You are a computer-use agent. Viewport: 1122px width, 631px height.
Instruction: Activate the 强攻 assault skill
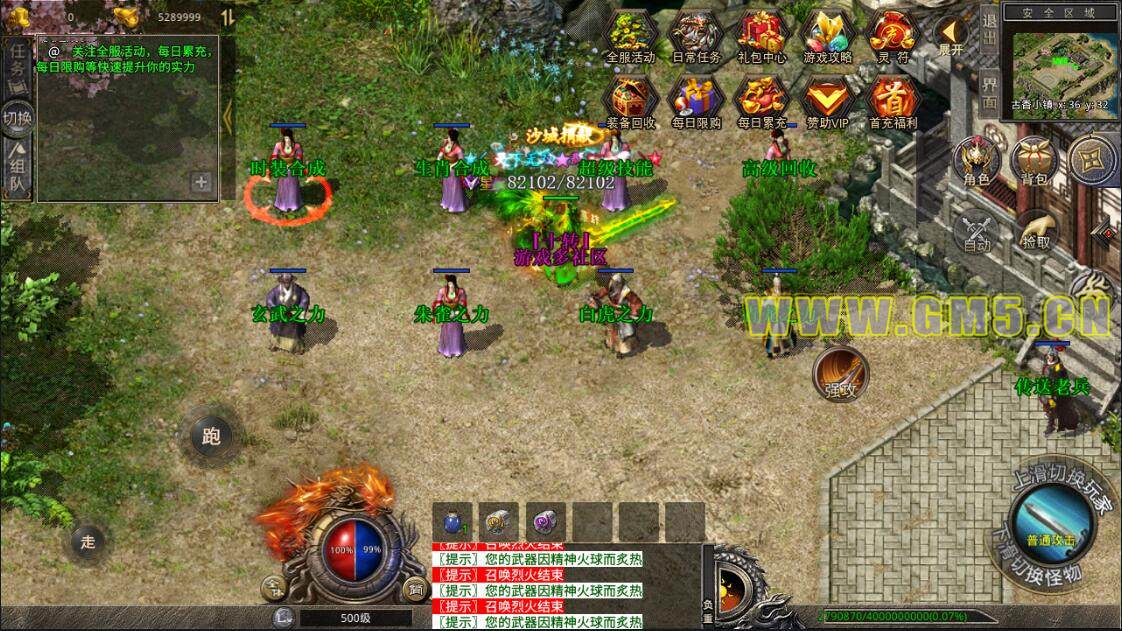coord(841,374)
